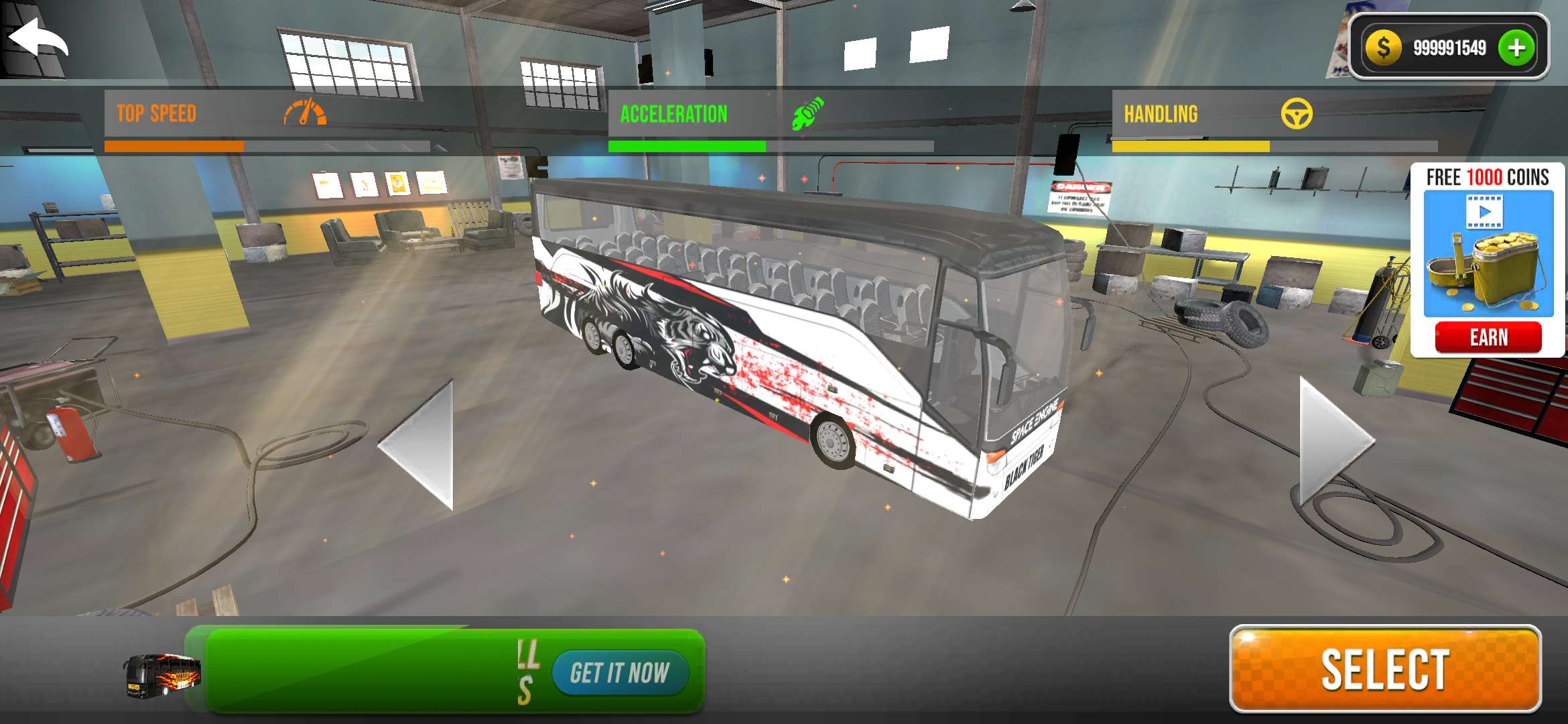Tap EARN for free 1000 coins
Image resolution: width=1568 pixels, height=724 pixels.
pos(1488,337)
